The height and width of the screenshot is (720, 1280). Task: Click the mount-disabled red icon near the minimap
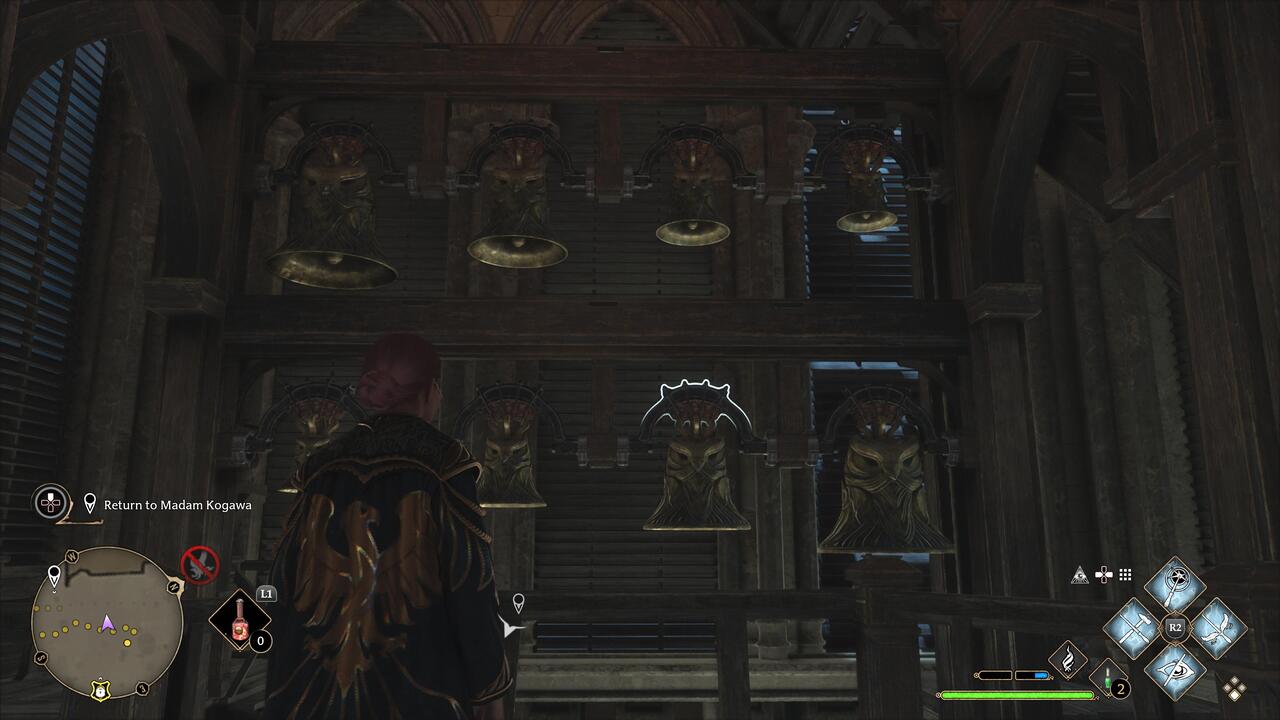[200, 565]
